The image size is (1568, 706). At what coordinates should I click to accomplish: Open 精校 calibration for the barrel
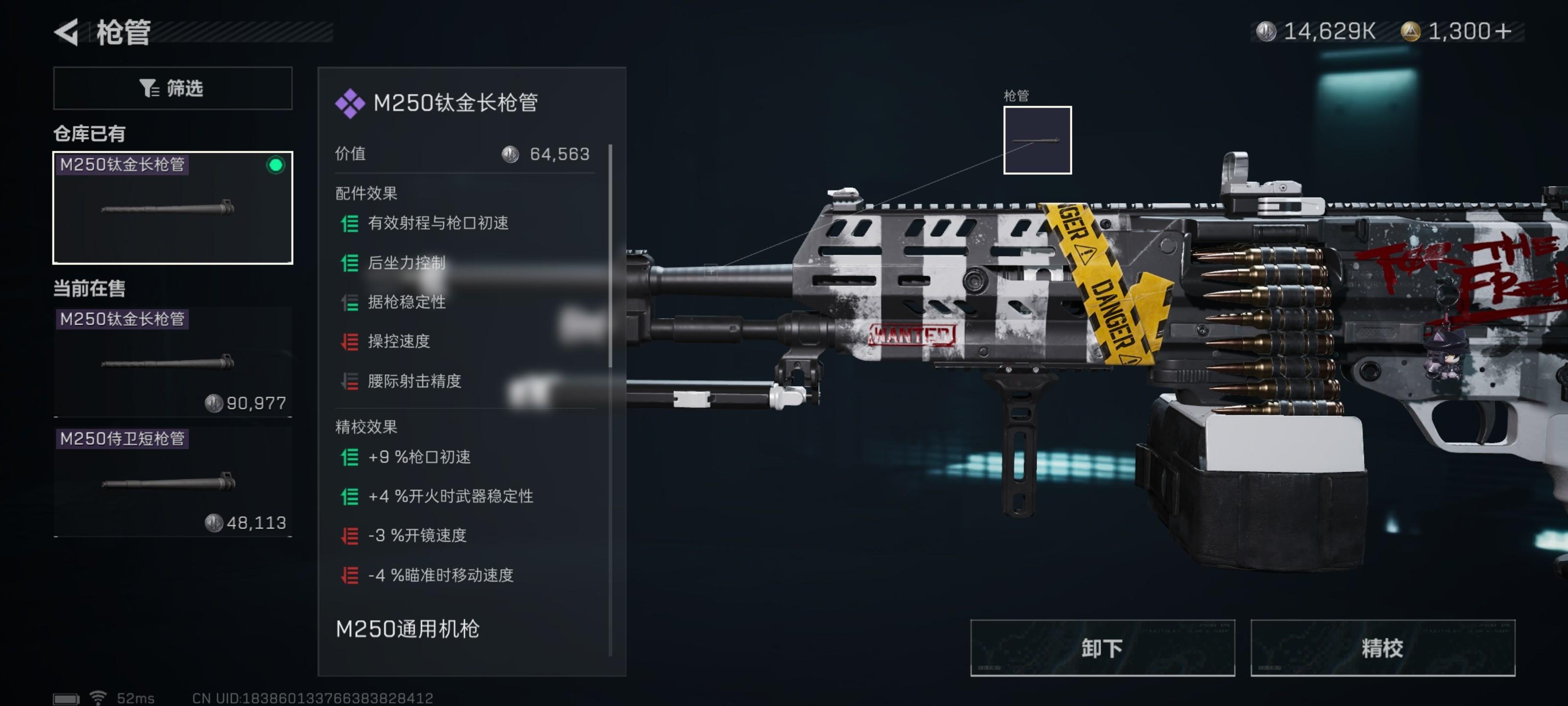[1382, 648]
